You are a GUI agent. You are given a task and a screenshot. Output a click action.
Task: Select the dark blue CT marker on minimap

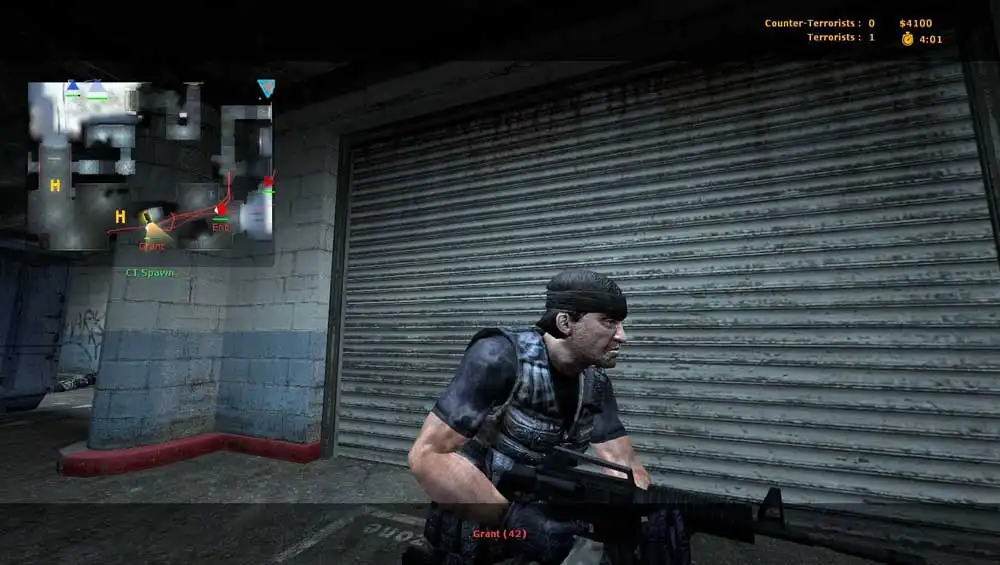[73, 88]
